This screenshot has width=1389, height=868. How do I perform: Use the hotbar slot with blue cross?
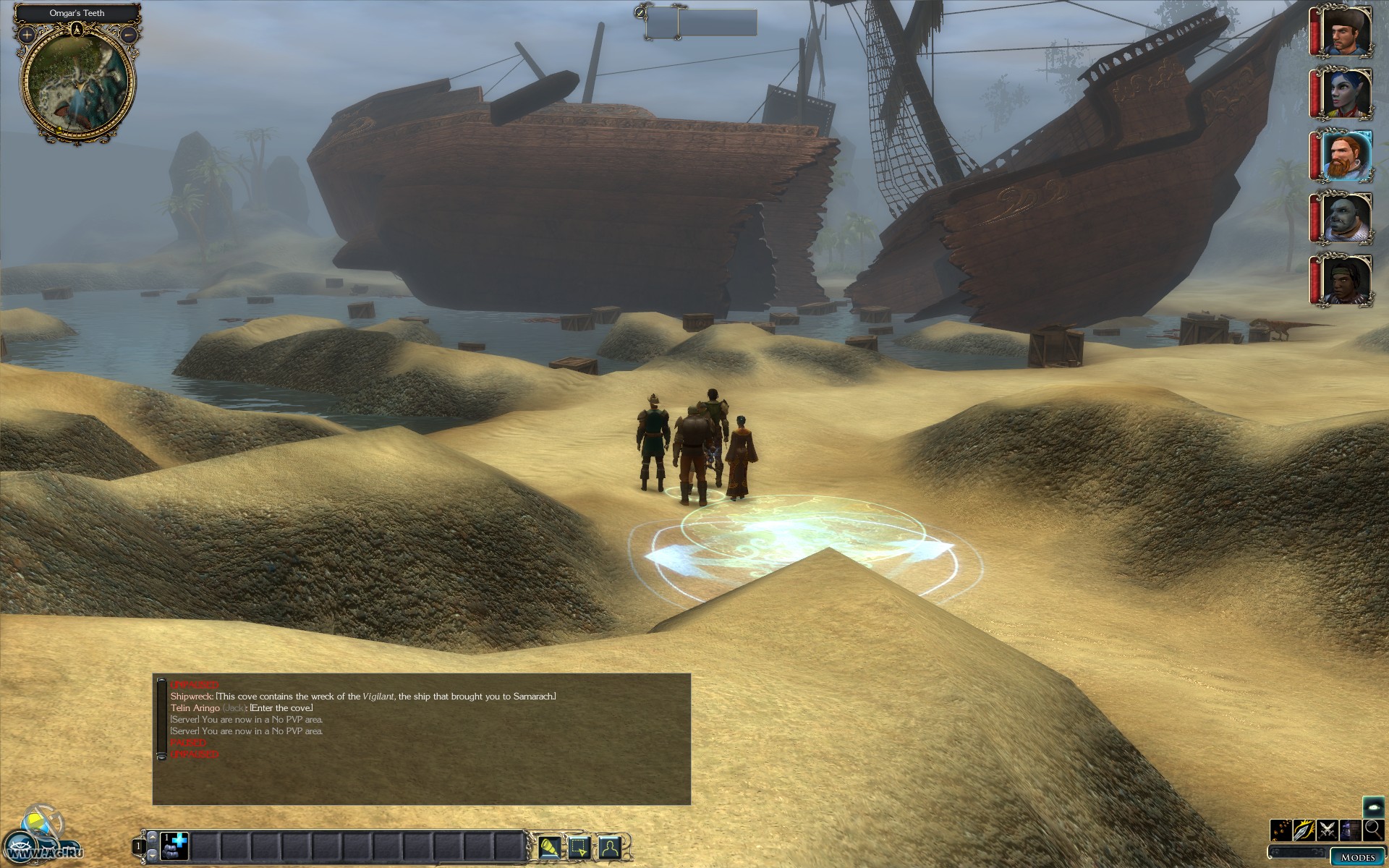click(174, 846)
